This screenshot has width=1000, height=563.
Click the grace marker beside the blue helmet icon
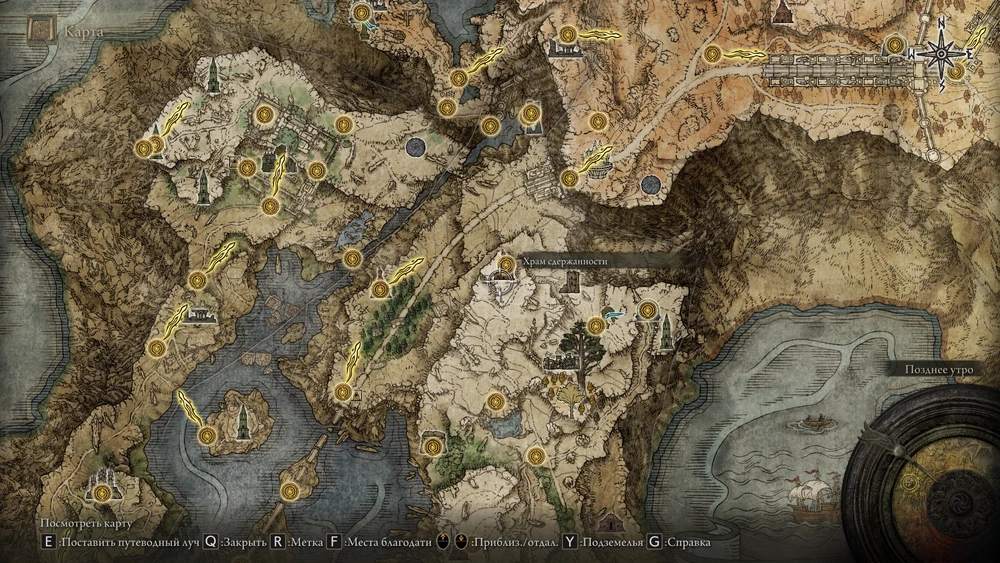(597, 323)
